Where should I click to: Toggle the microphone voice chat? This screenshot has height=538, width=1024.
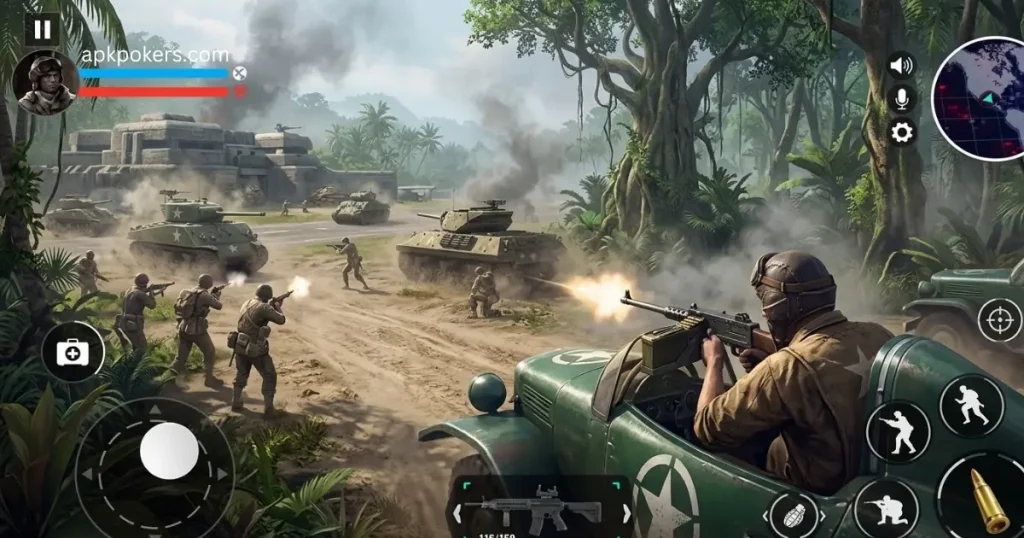[x=902, y=98]
